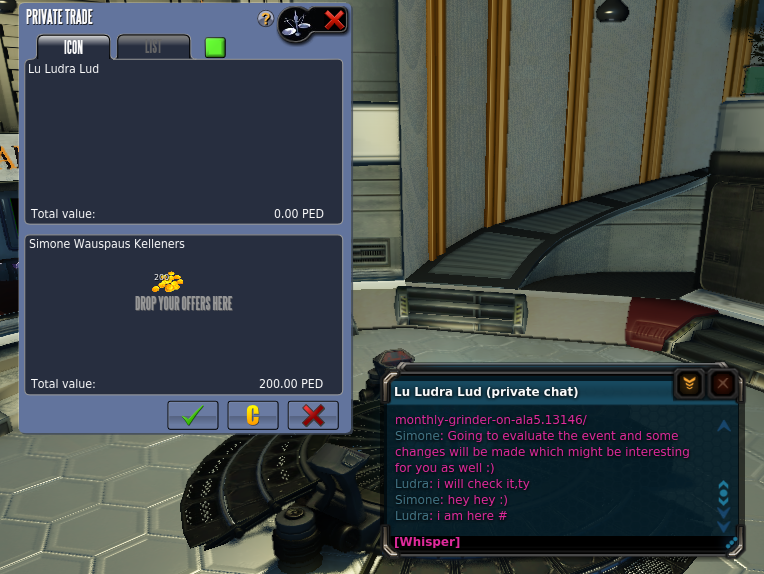Jump chat to bottom with lowest arrow
Screen dimensions: 764x574
tap(724, 527)
